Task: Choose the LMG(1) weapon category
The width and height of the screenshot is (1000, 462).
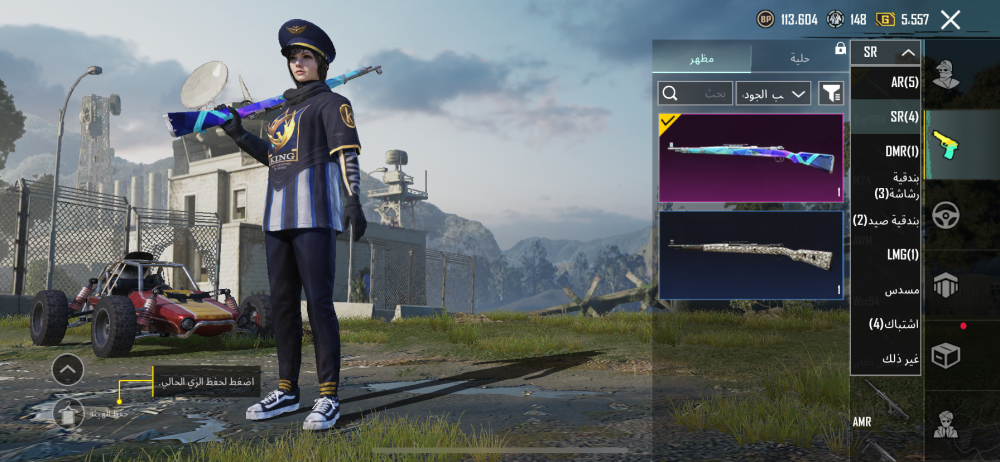Action: [901, 255]
